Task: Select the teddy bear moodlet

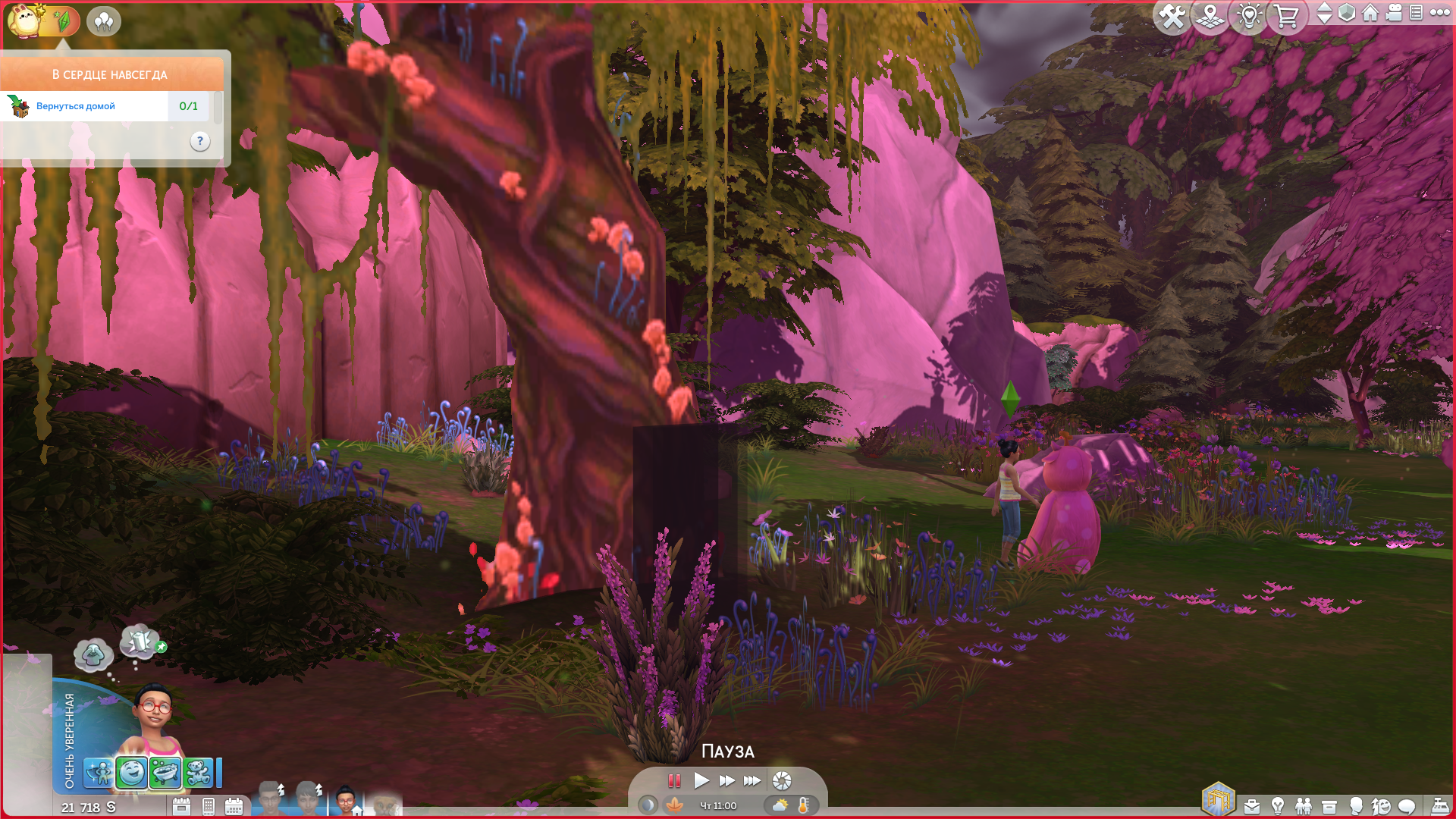Action: point(198,773)
